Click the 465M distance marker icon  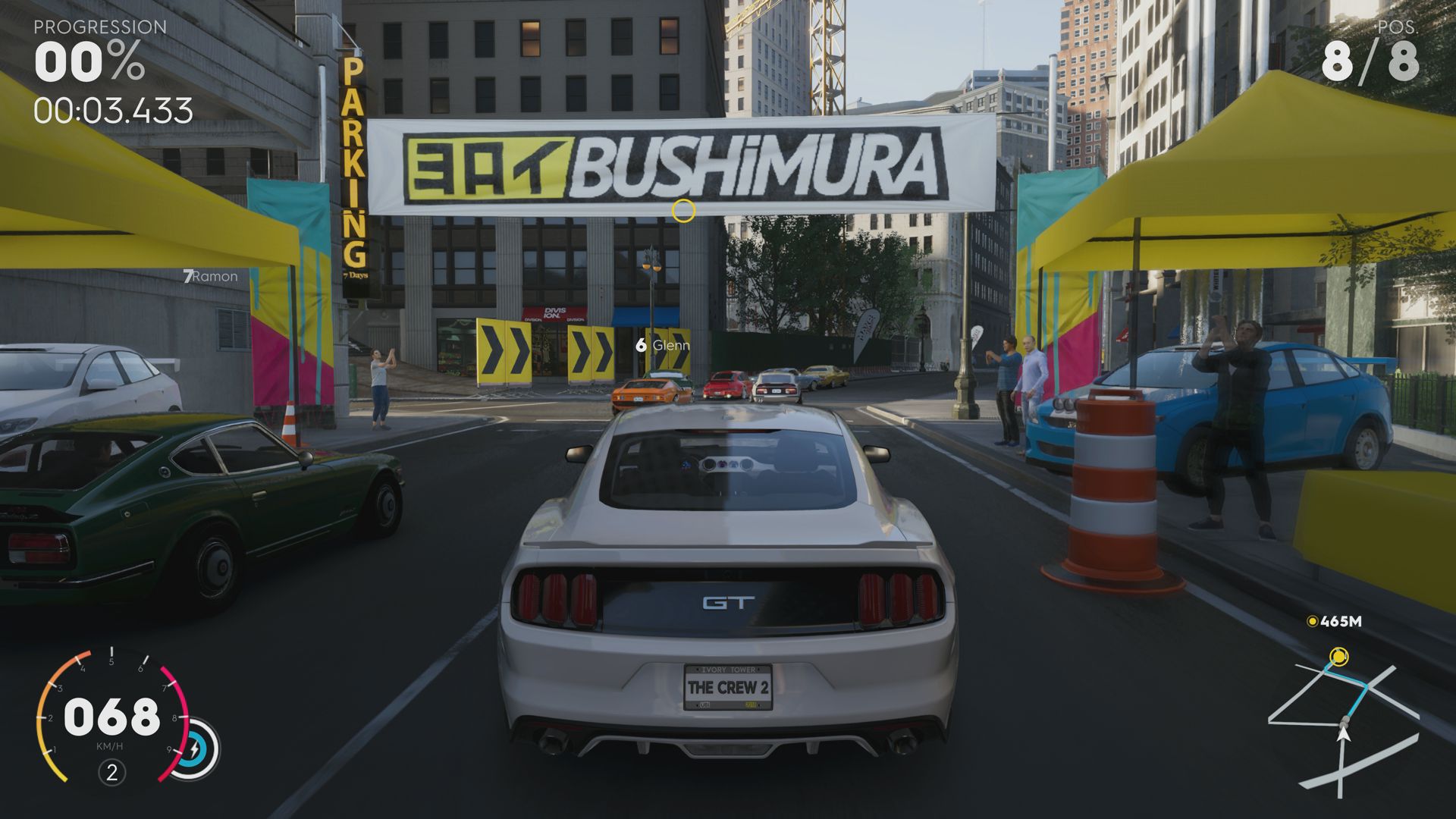(x=1312, y=620)
